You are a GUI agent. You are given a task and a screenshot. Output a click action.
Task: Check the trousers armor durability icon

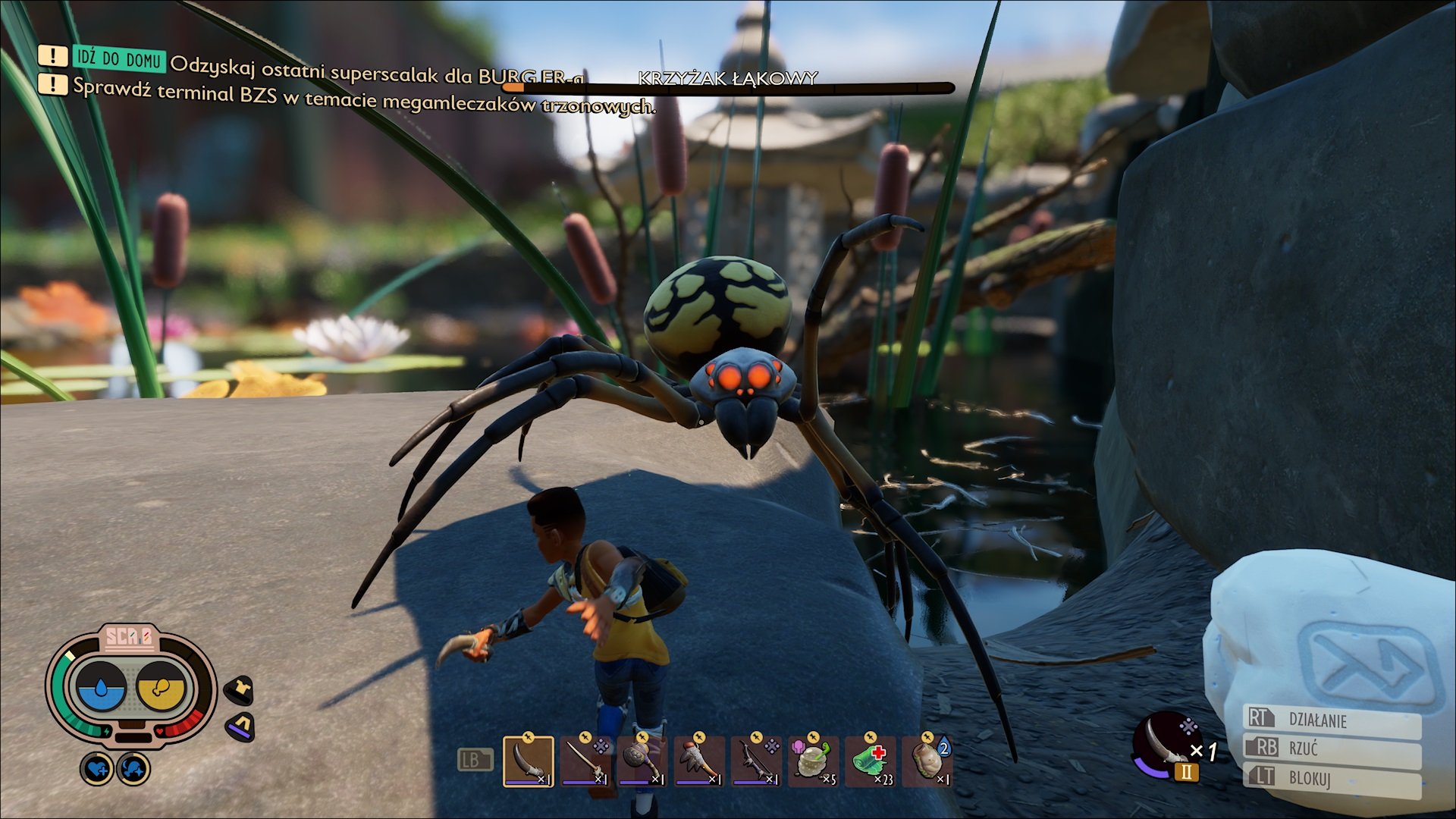click(241, 726)
